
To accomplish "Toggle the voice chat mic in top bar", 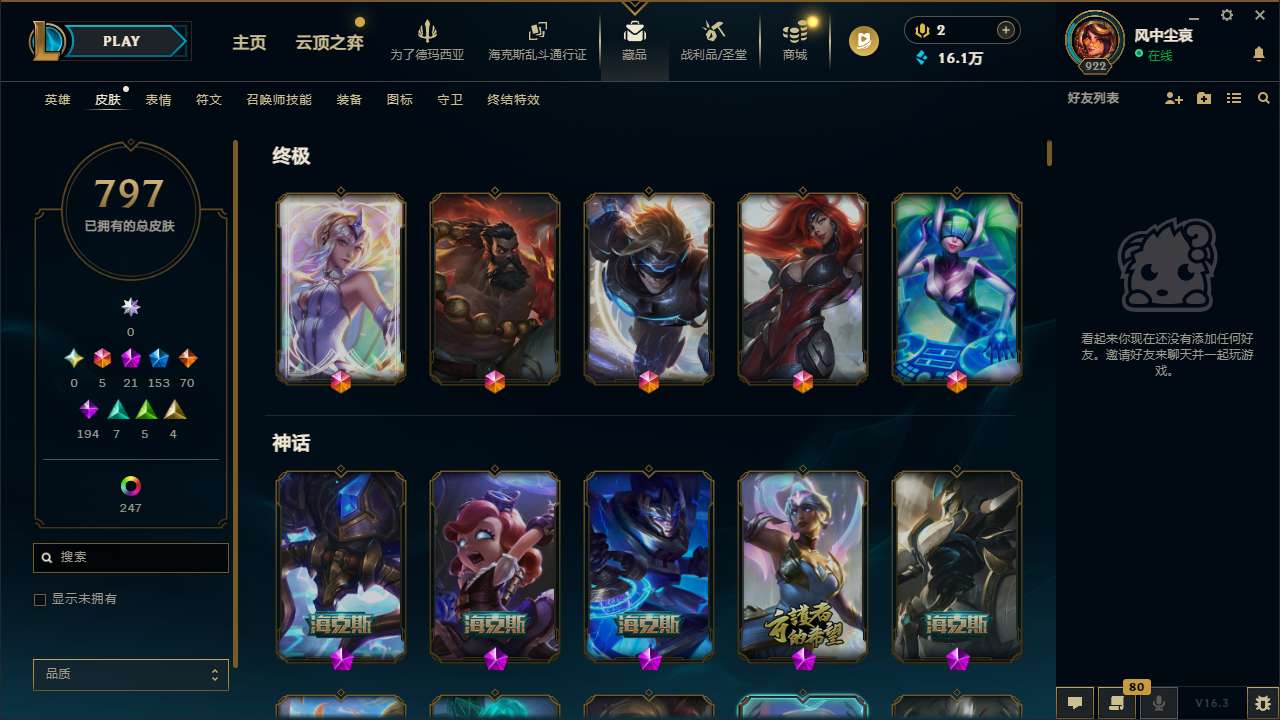I will click(x=920, y=29).
